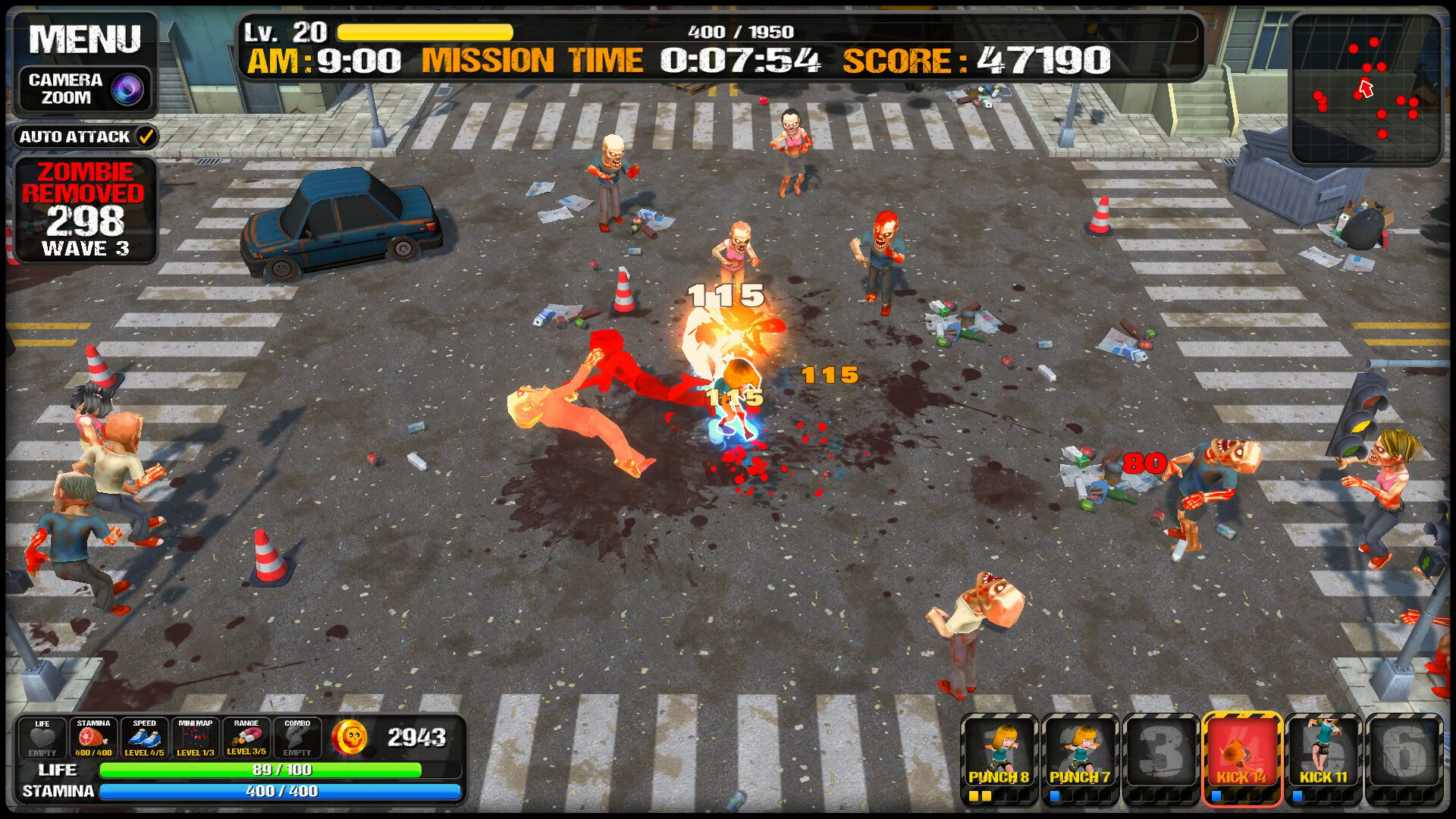The image size is (1456, 819).
Task: Select the SPEED shoes upgrade icon
Action: pos(144,736)
